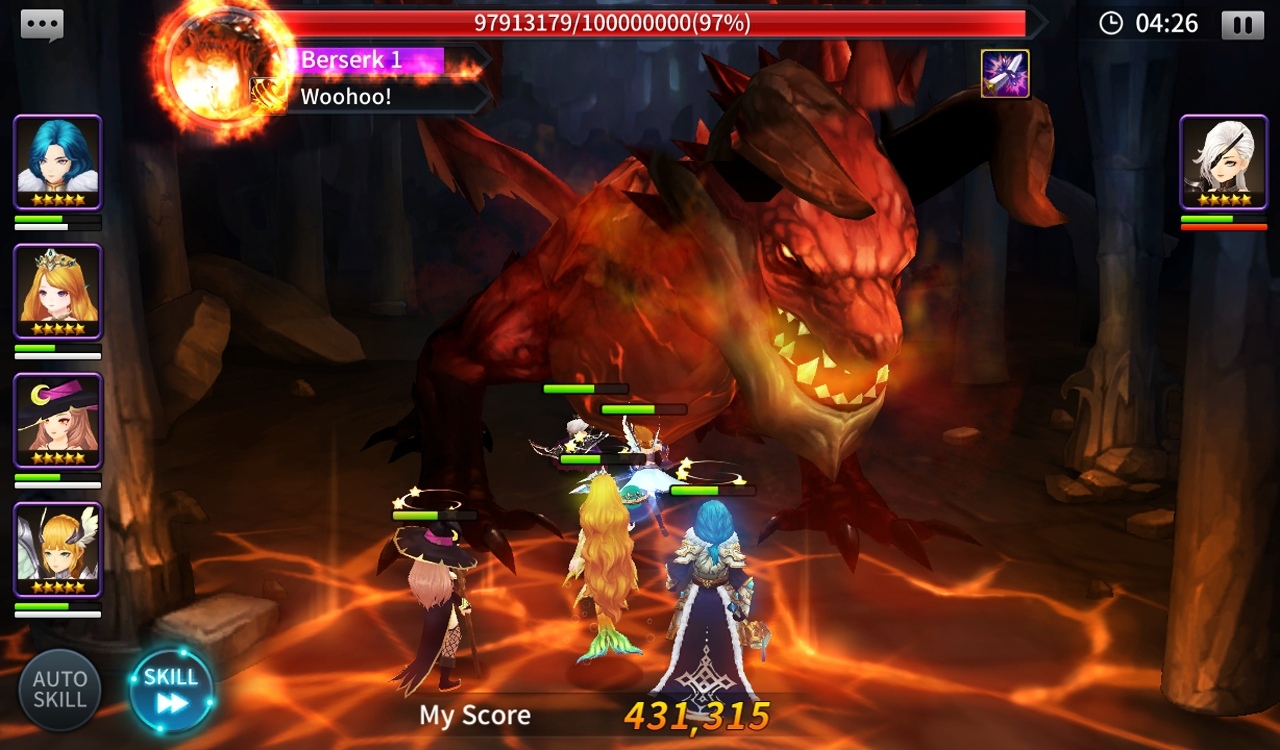
Task: Toggle AUTO SKILL mode
Action: tap(62, 688)
